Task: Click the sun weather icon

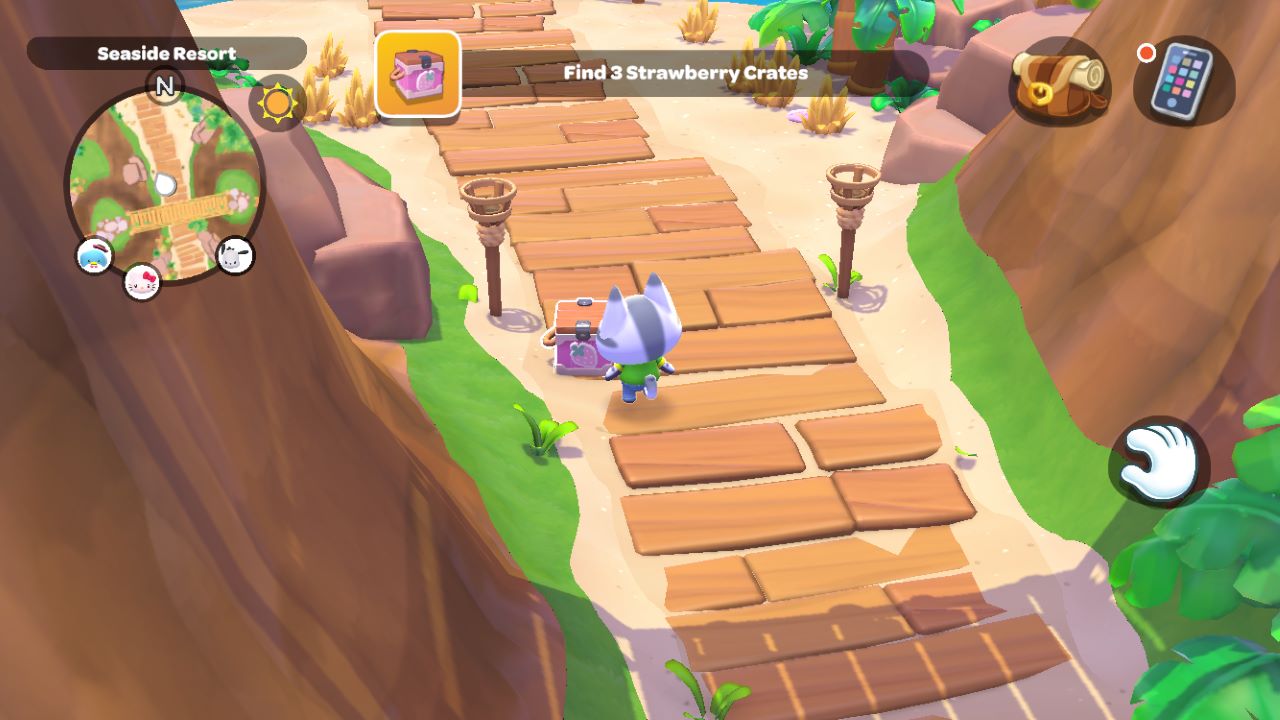Action: coord(277,100)
